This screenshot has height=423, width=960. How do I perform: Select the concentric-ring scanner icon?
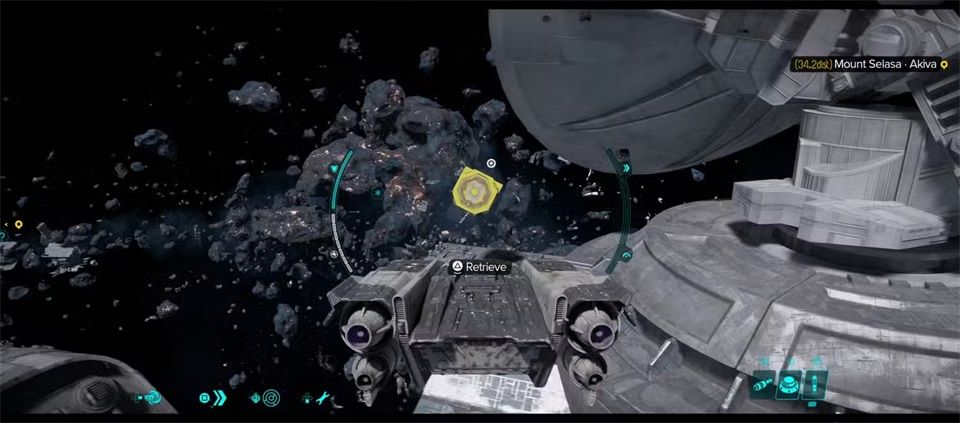coord(271,398)
